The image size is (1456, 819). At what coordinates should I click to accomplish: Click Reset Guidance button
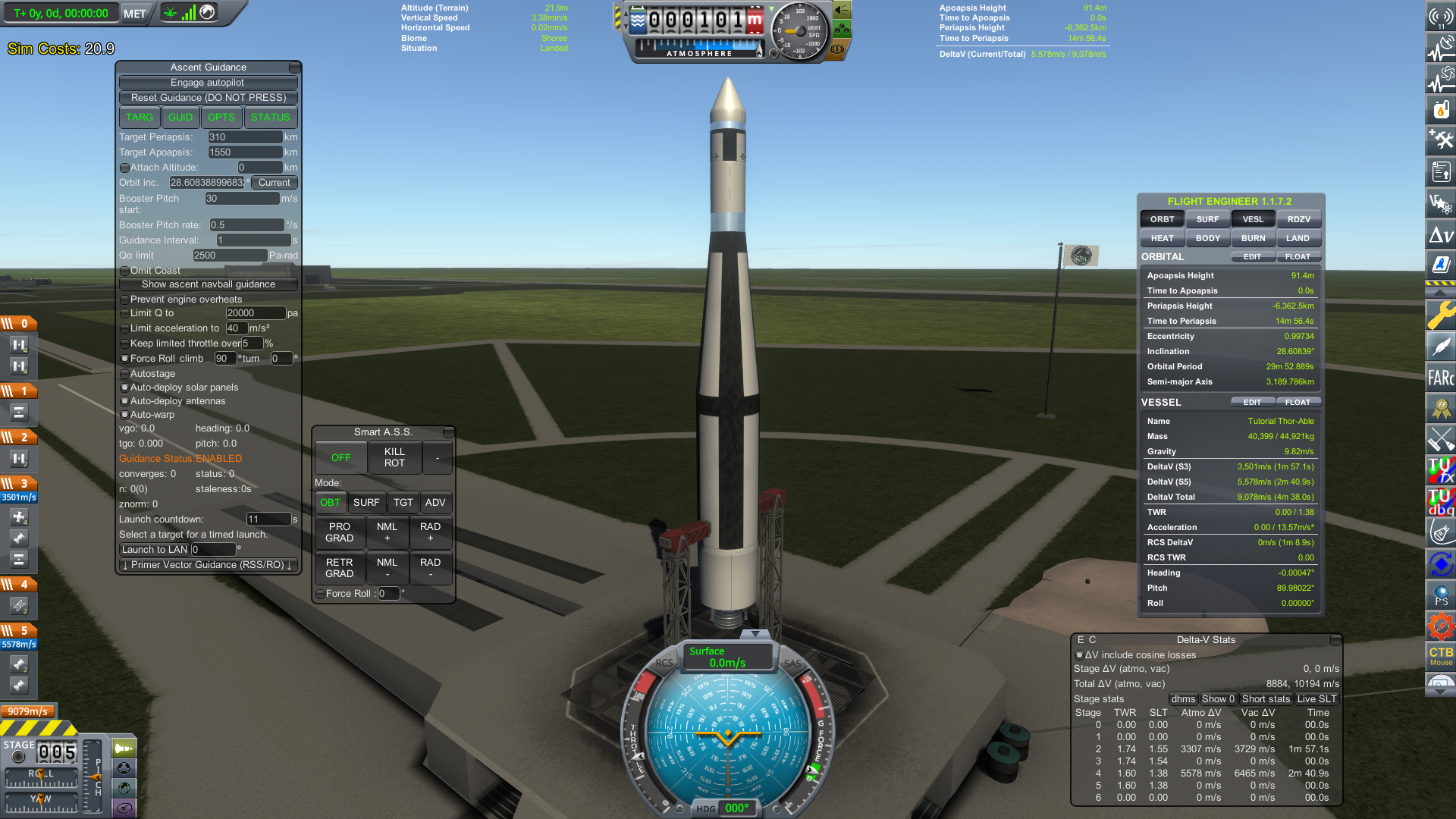pyautogui.click(x=208, y=98)
